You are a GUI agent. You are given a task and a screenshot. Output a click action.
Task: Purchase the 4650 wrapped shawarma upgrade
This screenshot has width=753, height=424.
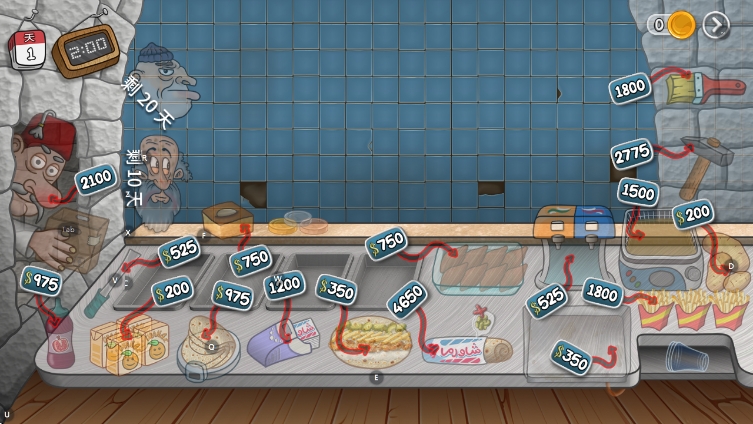tap(409, 299)
